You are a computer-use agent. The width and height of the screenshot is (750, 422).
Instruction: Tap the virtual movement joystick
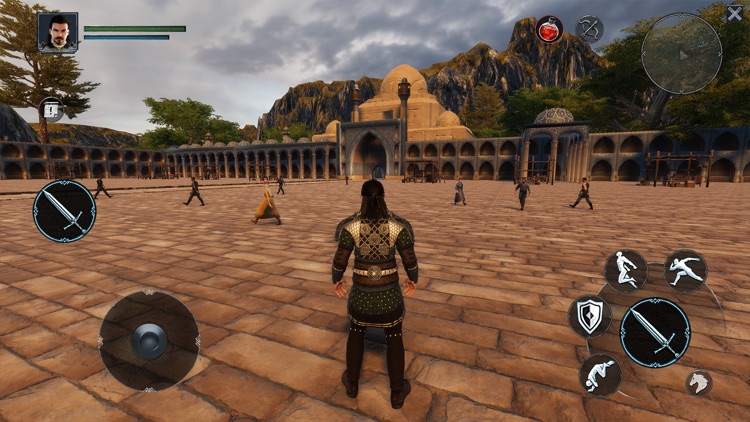click(x=149, y=340)
